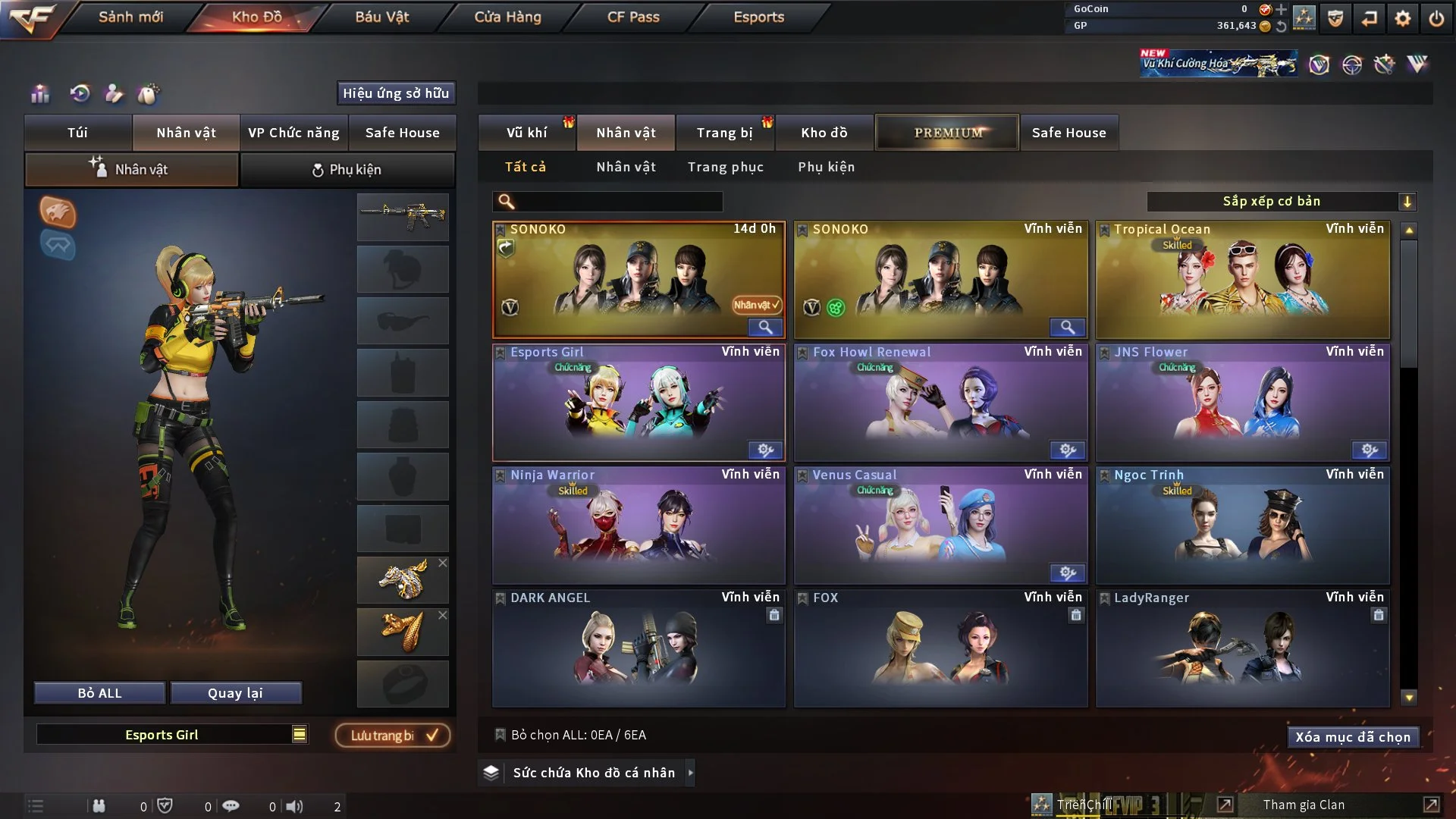Click the stats bar-chart icon above Túi tab
1456x819 pixels.
coord(39,94)
